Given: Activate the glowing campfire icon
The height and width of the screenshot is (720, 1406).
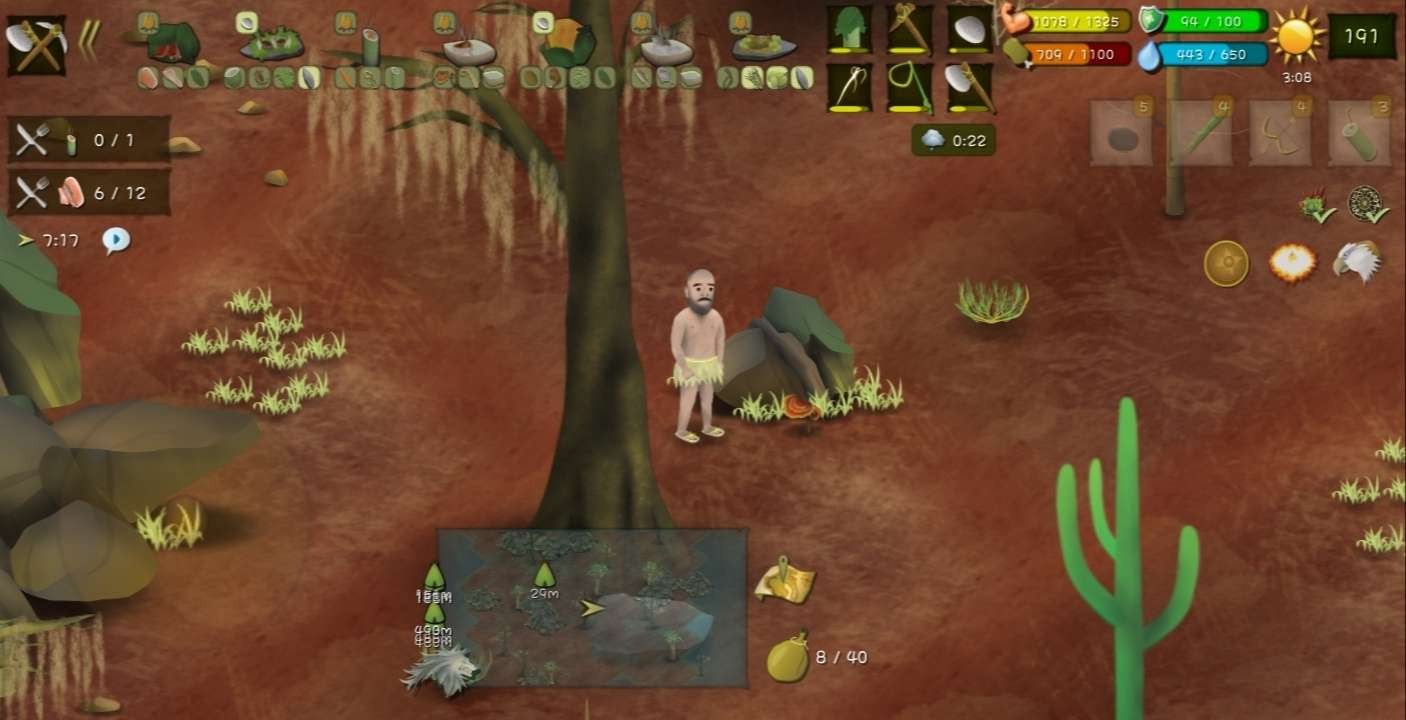Looking at the screenshot, I should pos(1291,263).
